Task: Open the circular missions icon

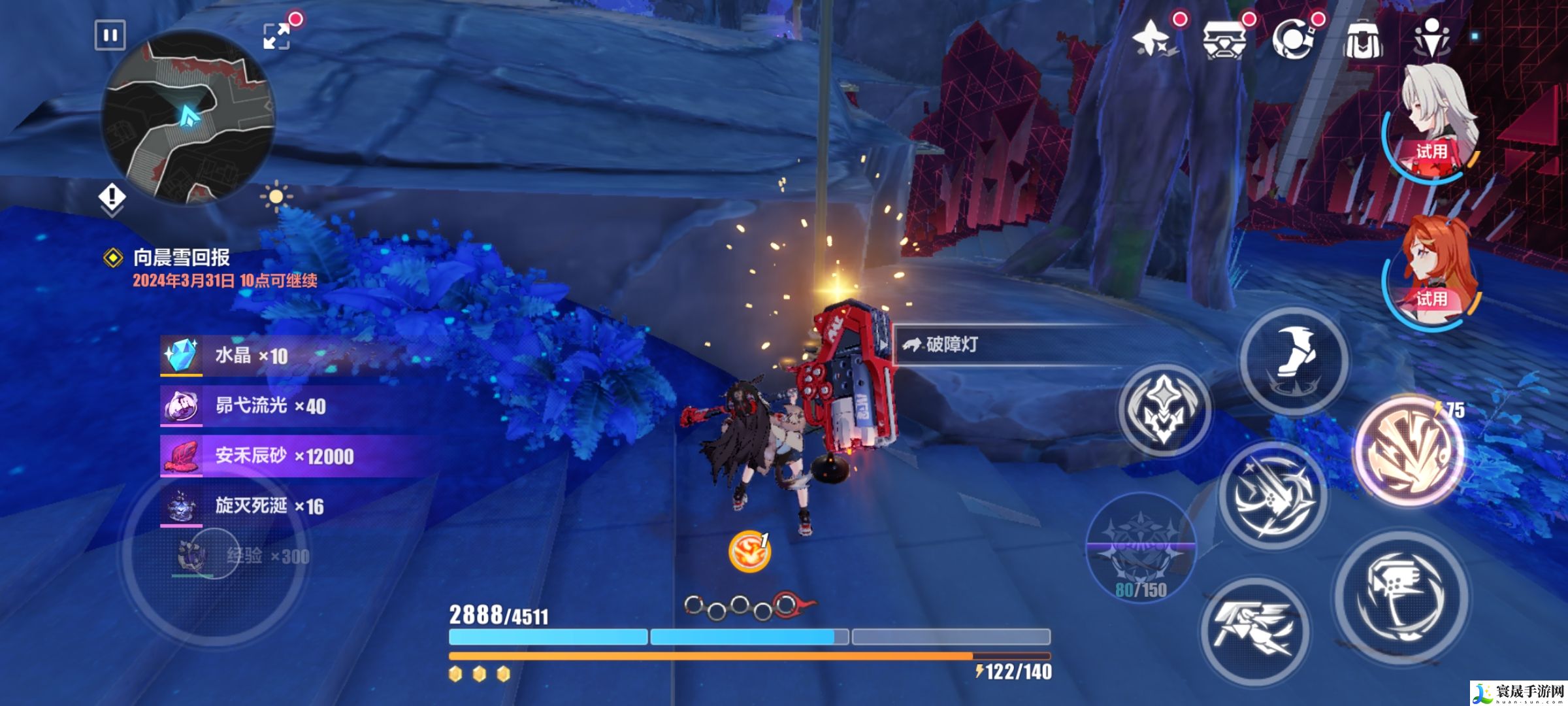Action: [1294, 39]
